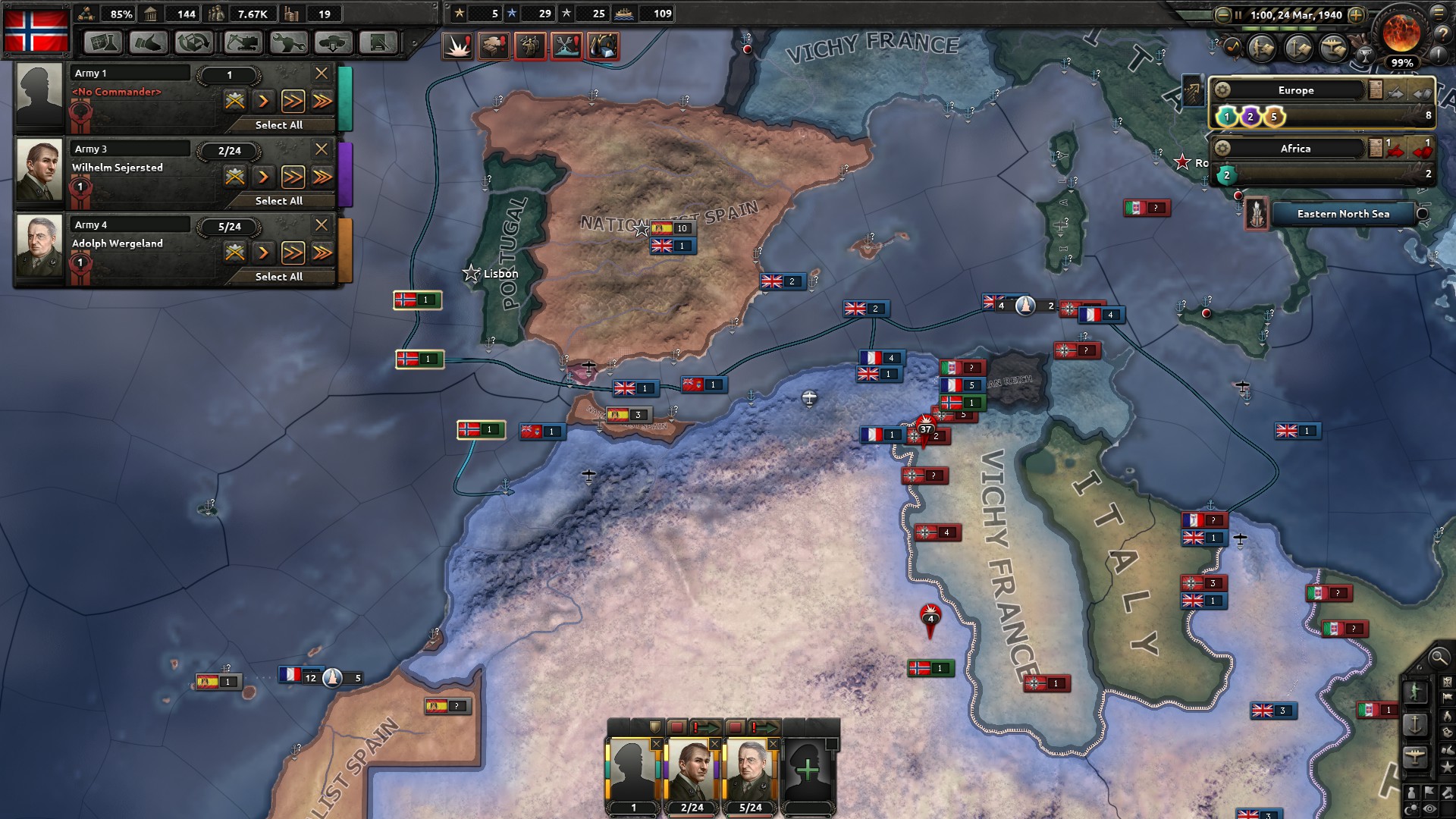Open the research tab
Image resolution: width=1456 pixels, height=819 pixels.
click(x=103, y=43)
